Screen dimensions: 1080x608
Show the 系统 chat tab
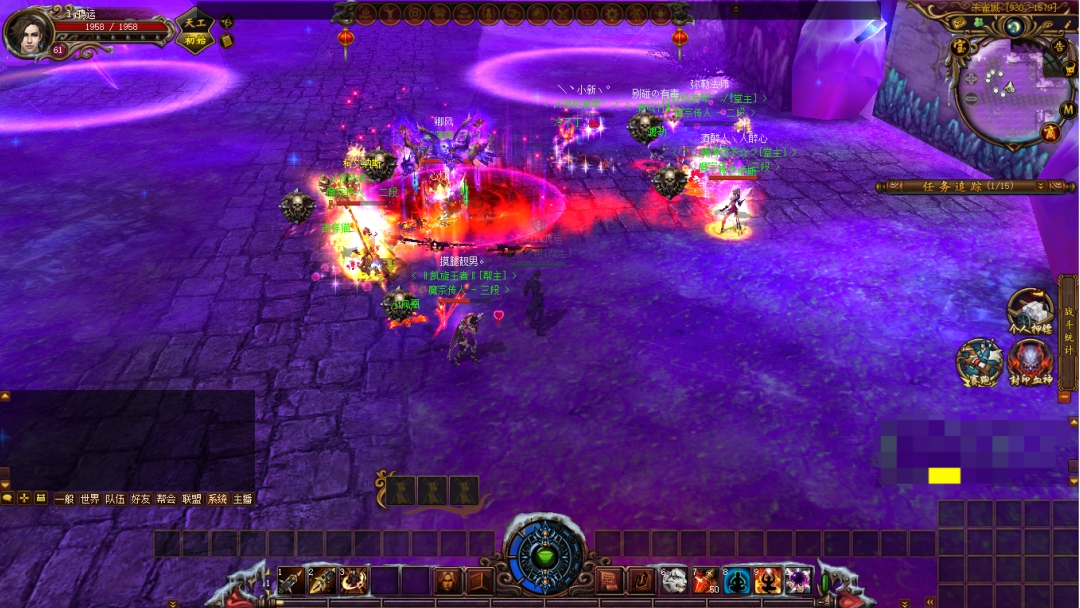tap(217, 498)
